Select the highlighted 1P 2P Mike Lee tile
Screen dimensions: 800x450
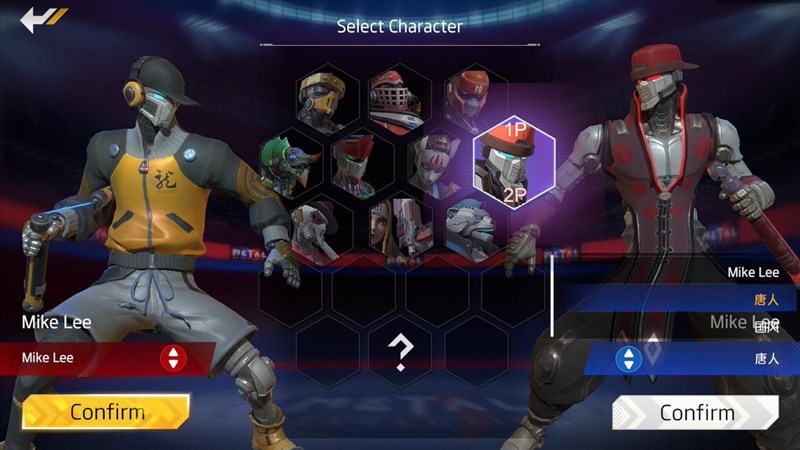tap(513, 162)
